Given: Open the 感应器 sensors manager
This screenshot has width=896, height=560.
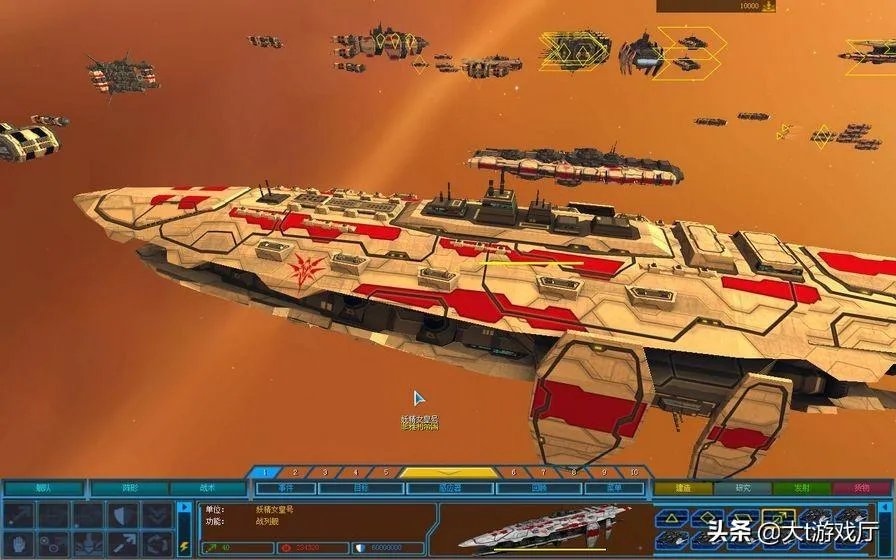Looking at the screenshot, I should point(450,488).
